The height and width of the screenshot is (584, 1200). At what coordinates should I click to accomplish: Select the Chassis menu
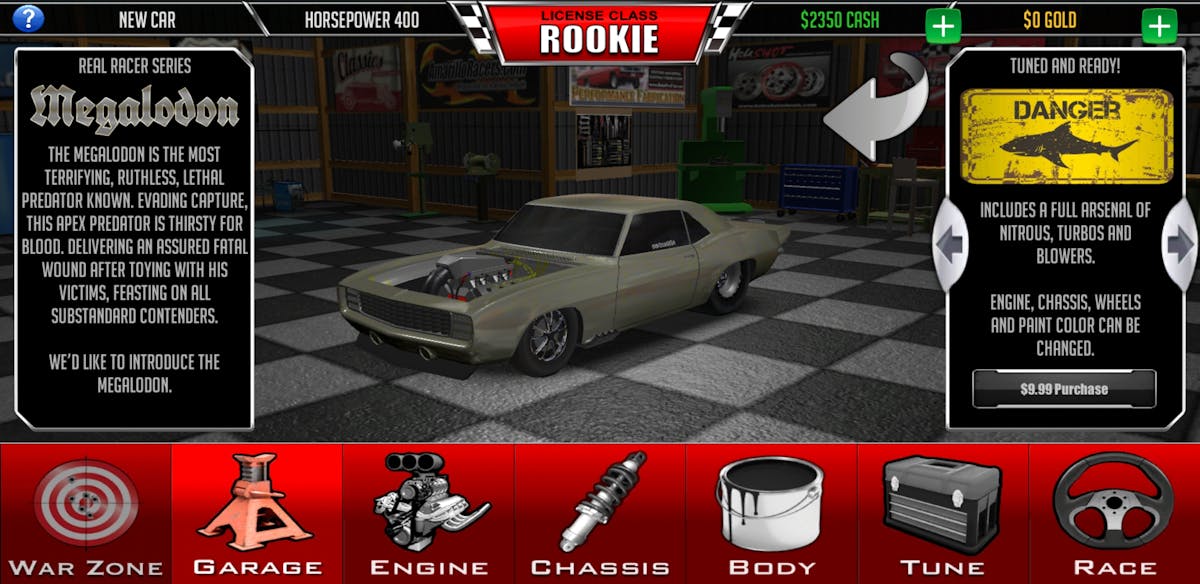point(600,514)
